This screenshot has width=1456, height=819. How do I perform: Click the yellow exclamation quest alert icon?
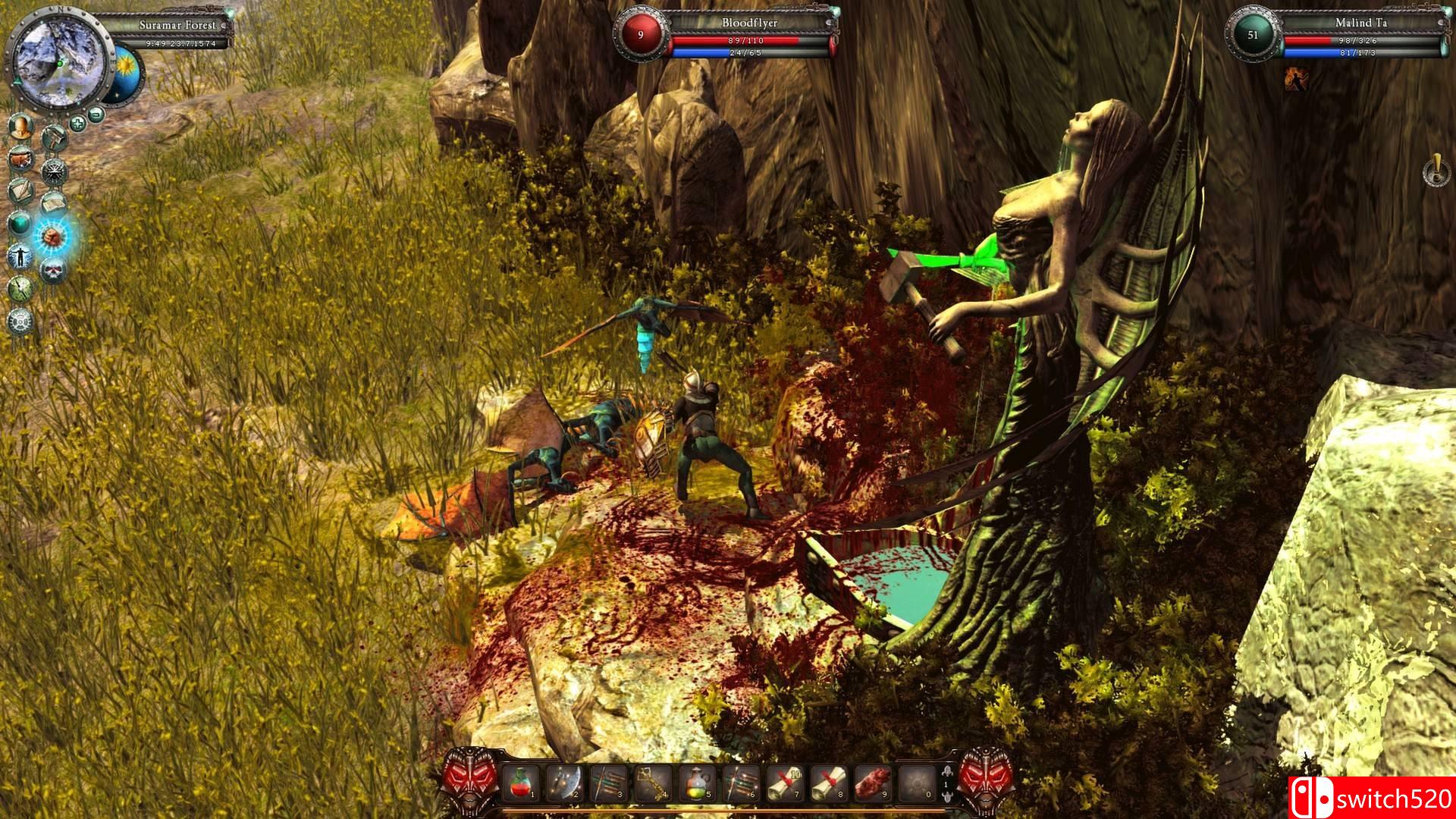(1434, 170)
